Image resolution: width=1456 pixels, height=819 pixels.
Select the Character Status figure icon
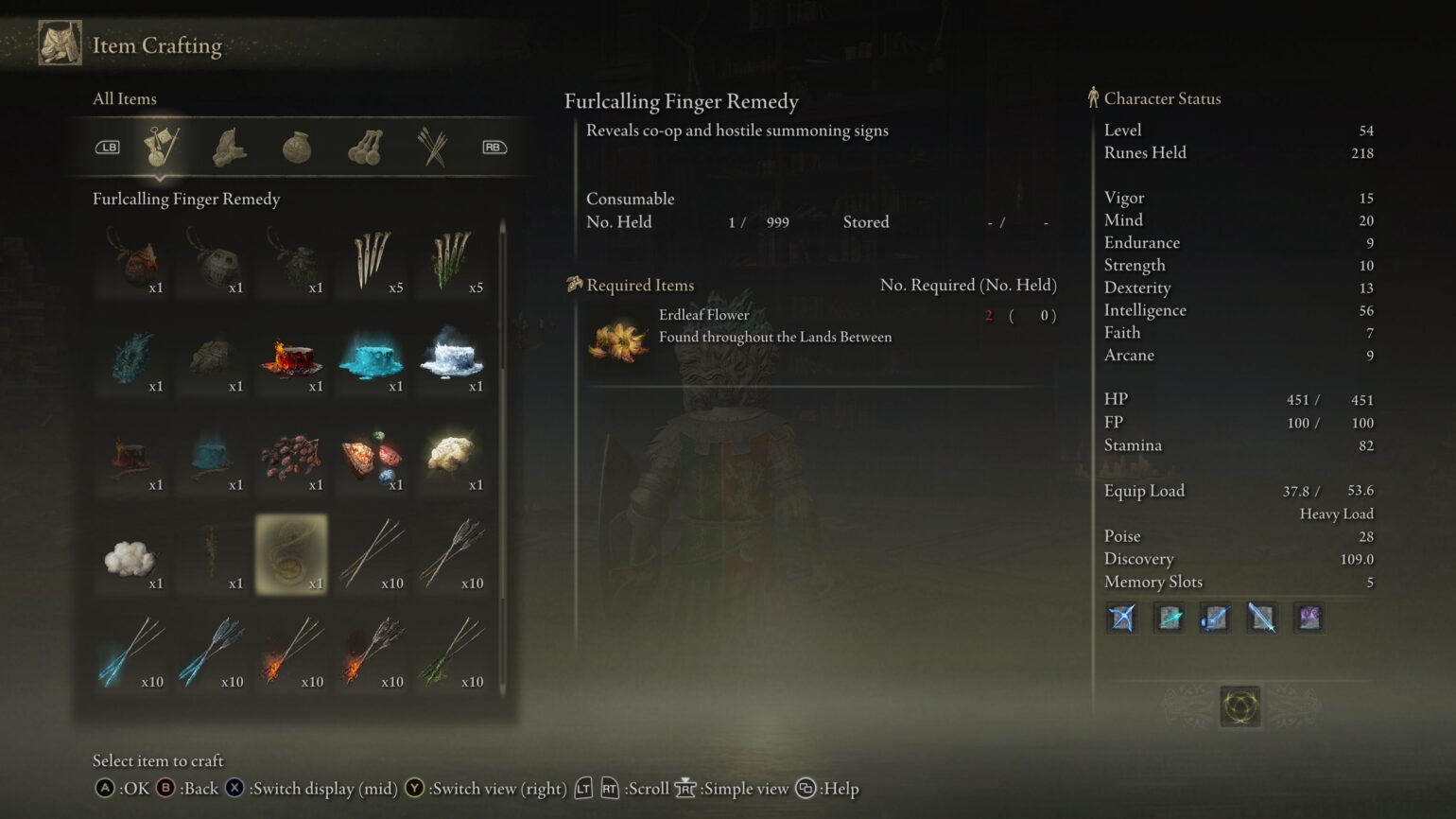pos(1094,97)
